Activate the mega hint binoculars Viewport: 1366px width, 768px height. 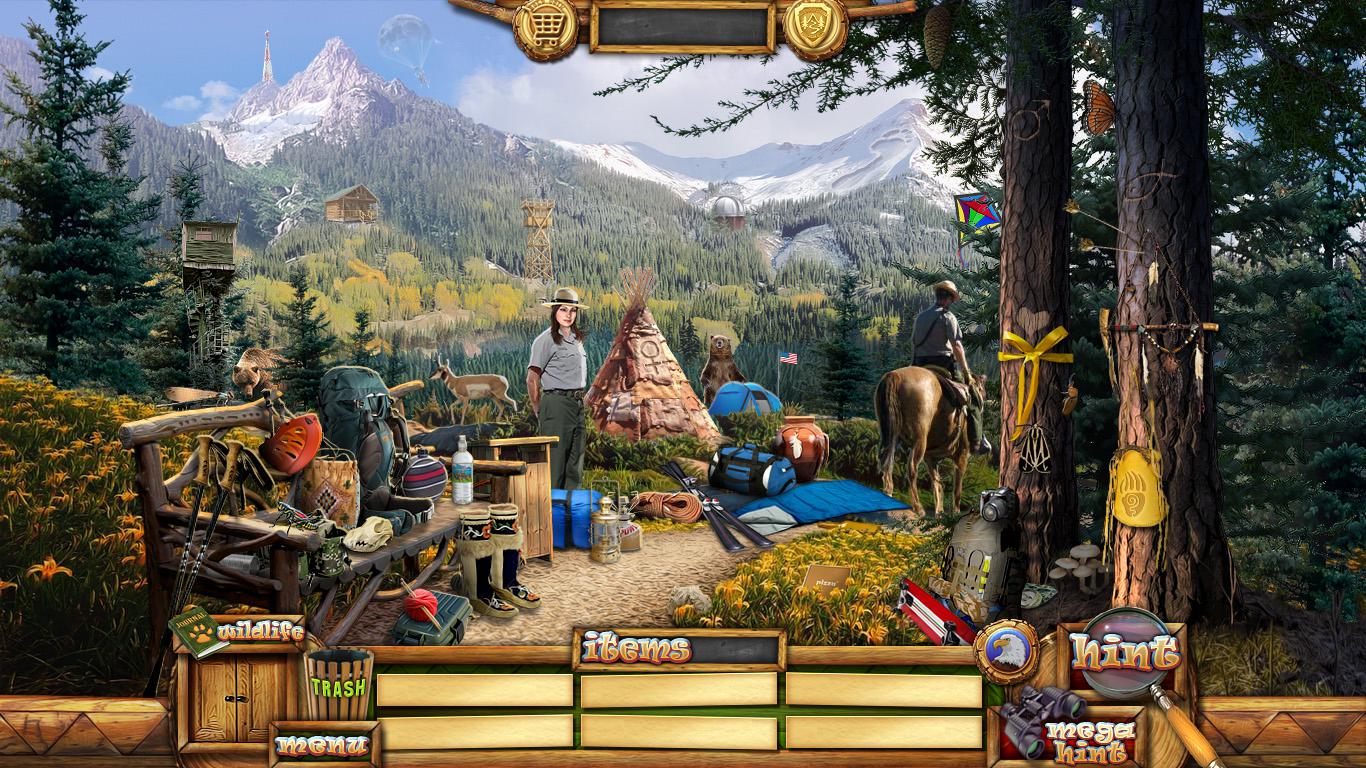(x=1070, y=732)
